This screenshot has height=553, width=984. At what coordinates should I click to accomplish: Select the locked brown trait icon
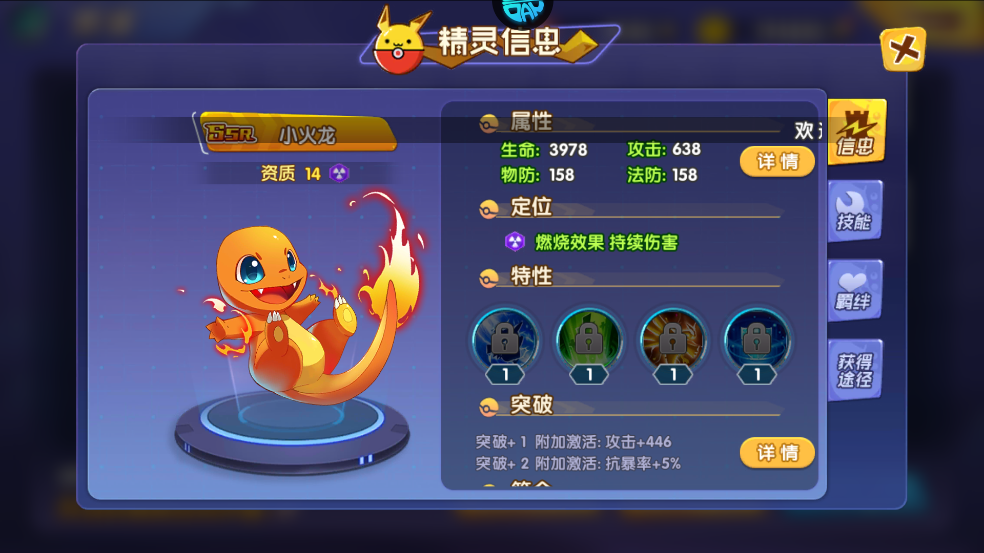(673, 340)
